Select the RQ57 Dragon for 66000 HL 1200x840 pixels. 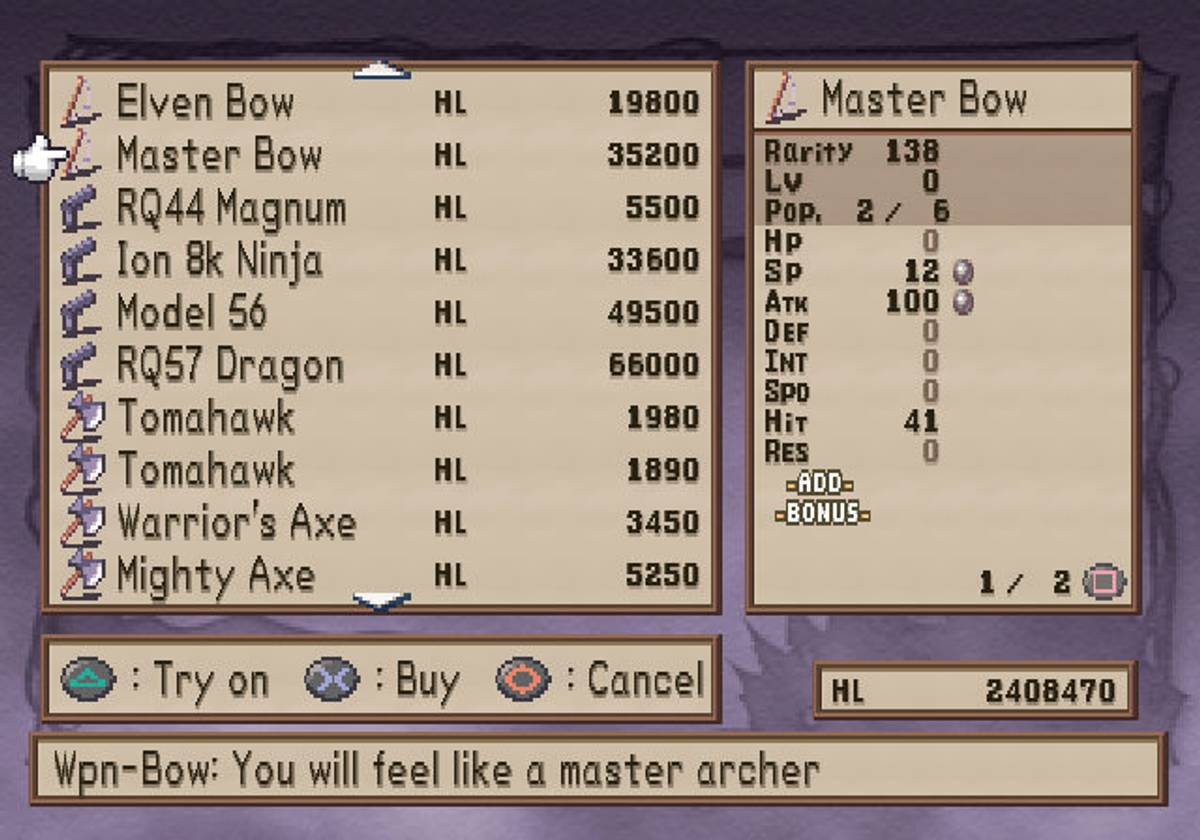point(230,366)
